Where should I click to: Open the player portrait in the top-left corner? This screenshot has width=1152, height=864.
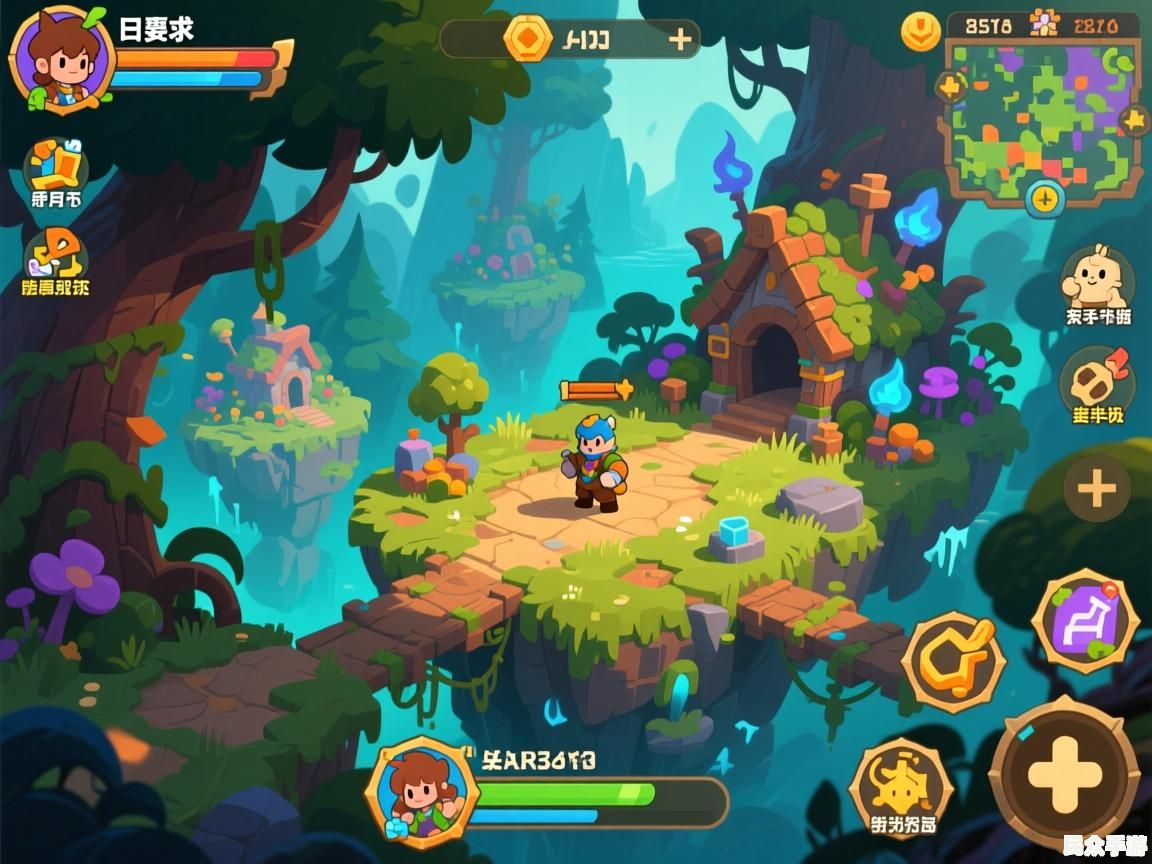pos(60,58)
